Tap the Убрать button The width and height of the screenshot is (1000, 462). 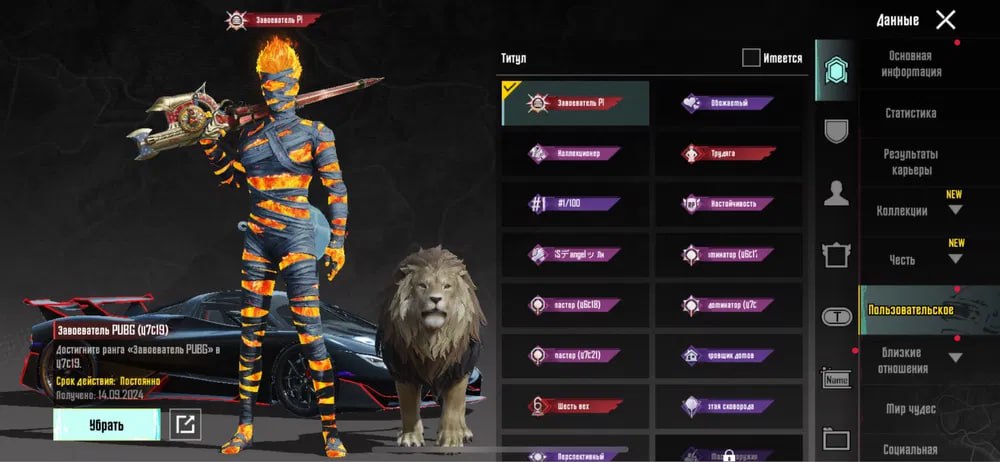(106, 425)
